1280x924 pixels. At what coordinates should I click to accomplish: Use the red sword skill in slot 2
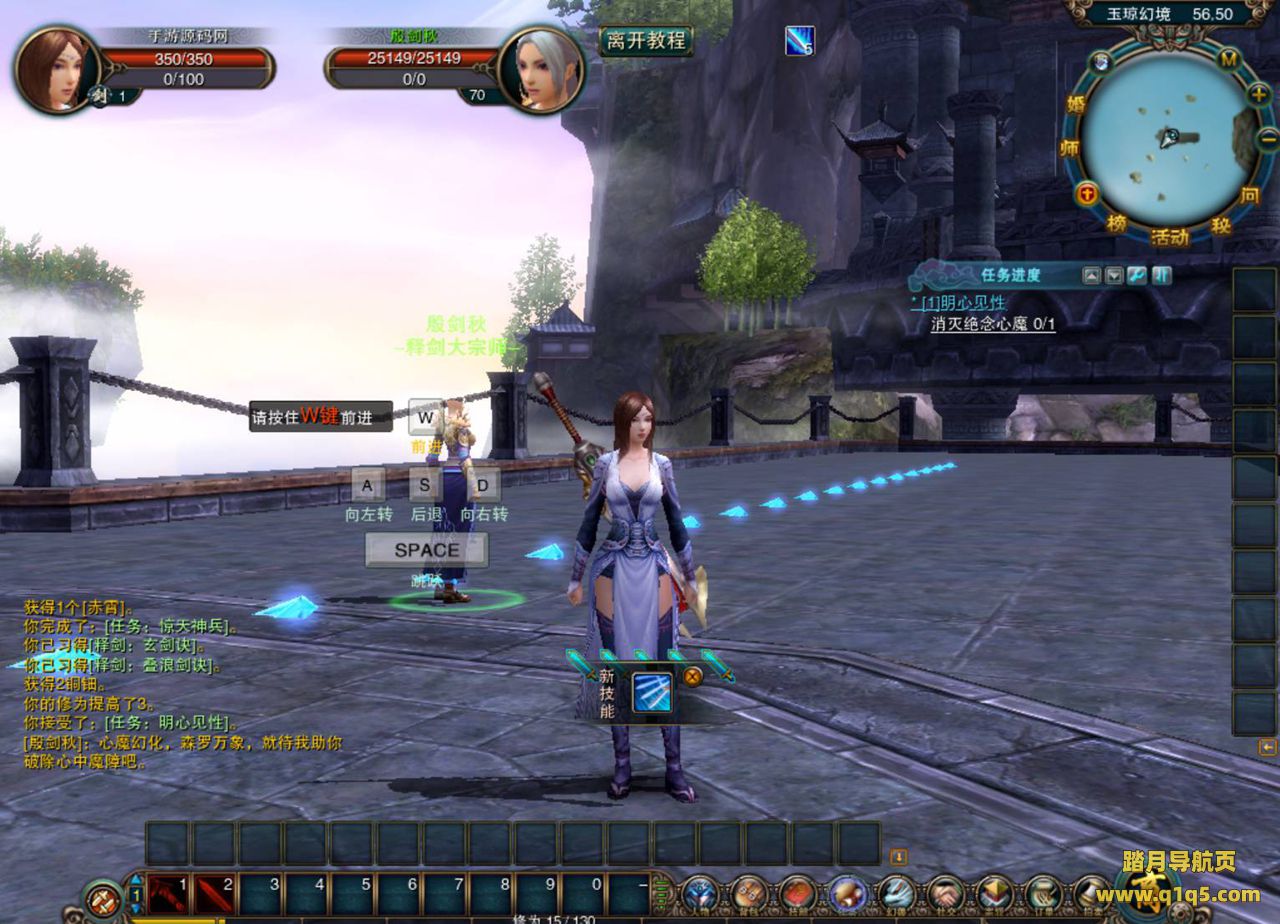tap(214, 893)
